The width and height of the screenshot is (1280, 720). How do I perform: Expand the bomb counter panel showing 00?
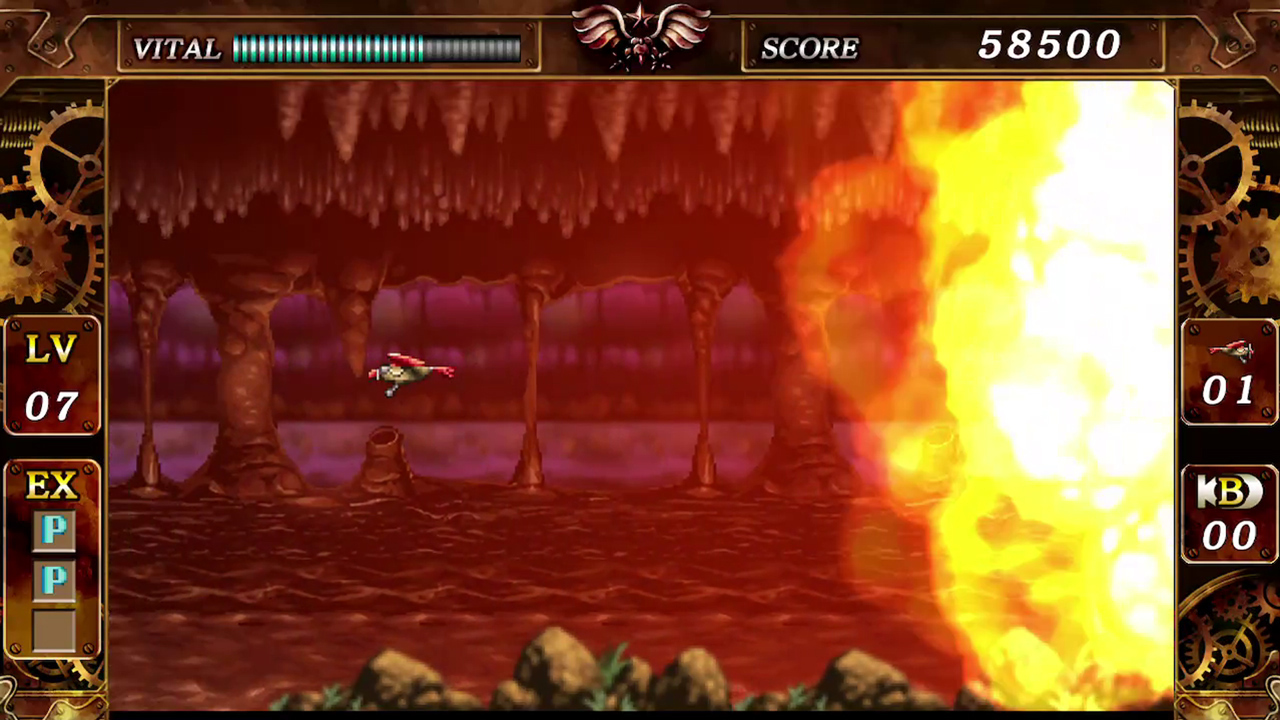pos(1229,515)
